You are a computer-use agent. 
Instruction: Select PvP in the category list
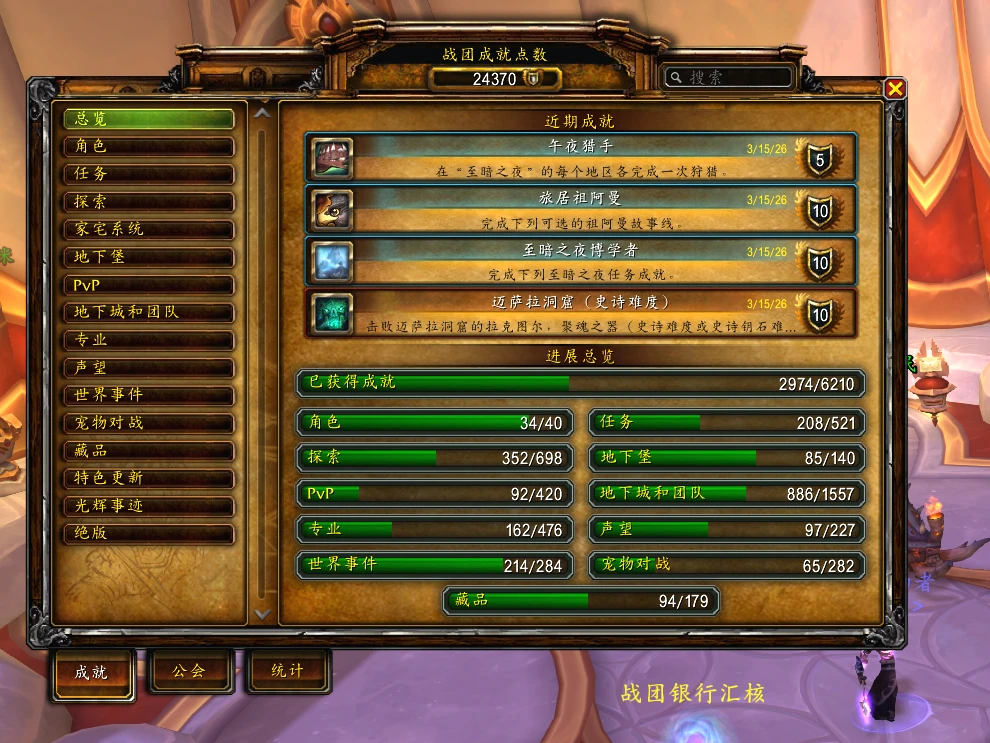tap(149, 285)
